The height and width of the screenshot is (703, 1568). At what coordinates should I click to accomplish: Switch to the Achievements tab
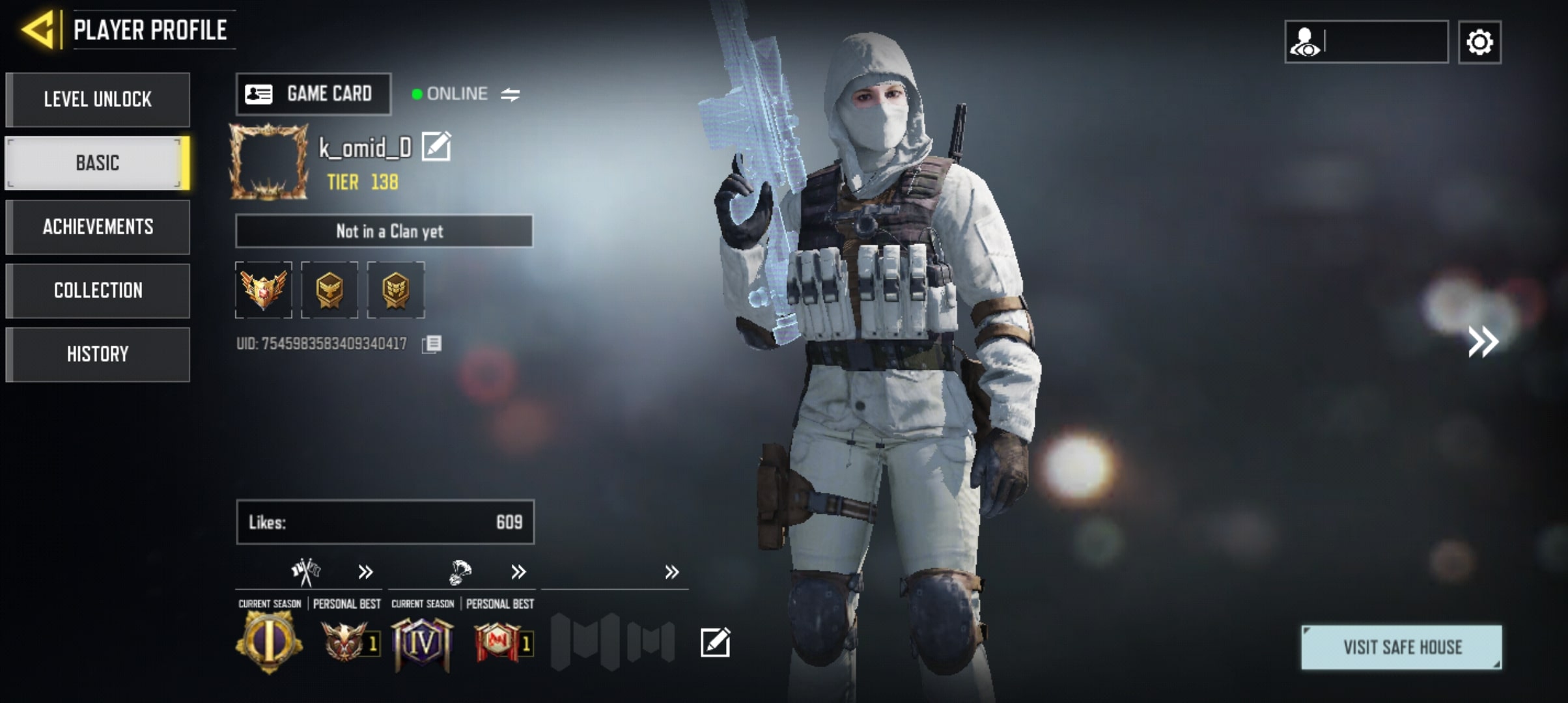[98, 227]
